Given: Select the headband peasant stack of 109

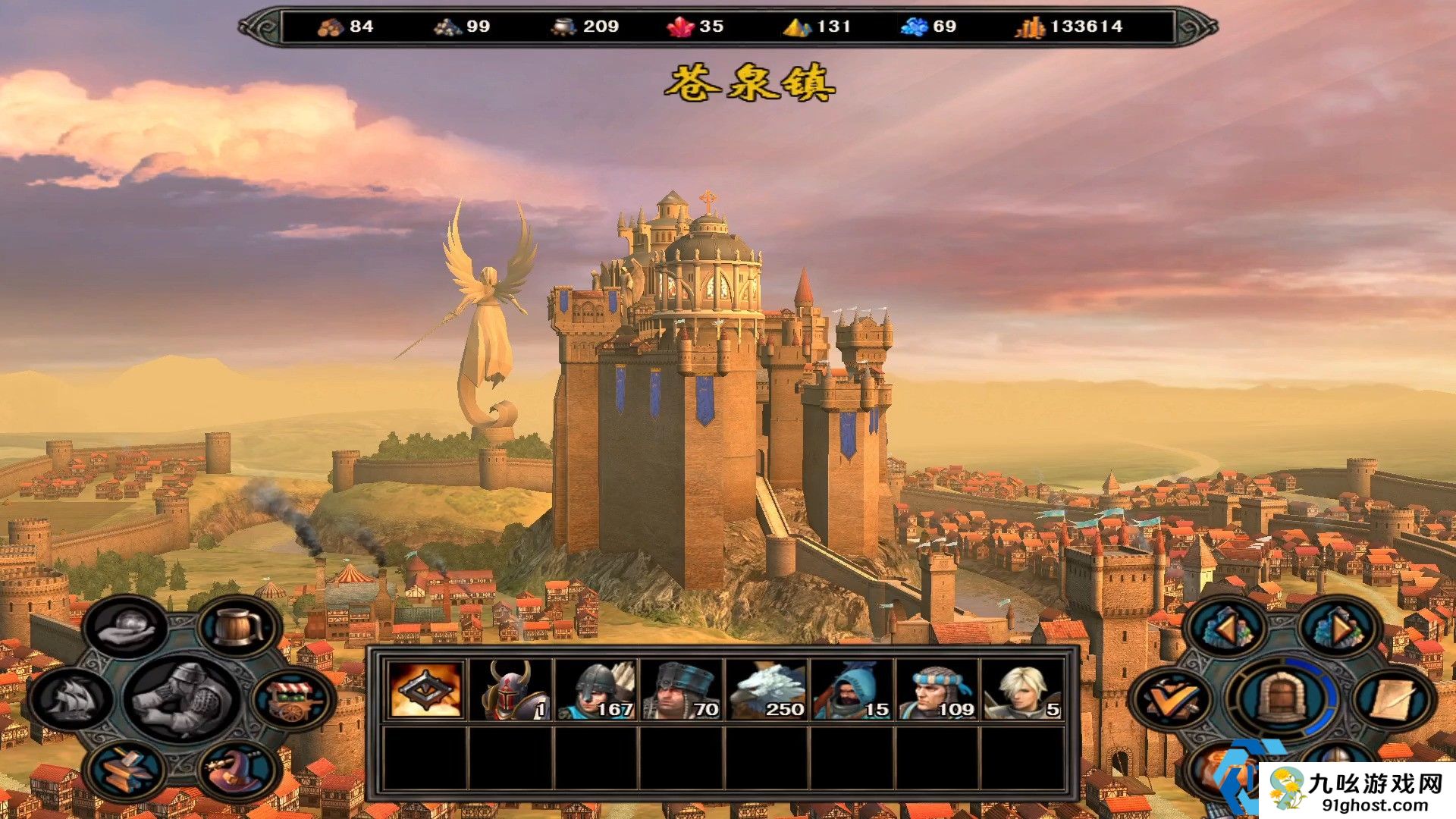Looking at the screenshot, I should pos(937,689).
